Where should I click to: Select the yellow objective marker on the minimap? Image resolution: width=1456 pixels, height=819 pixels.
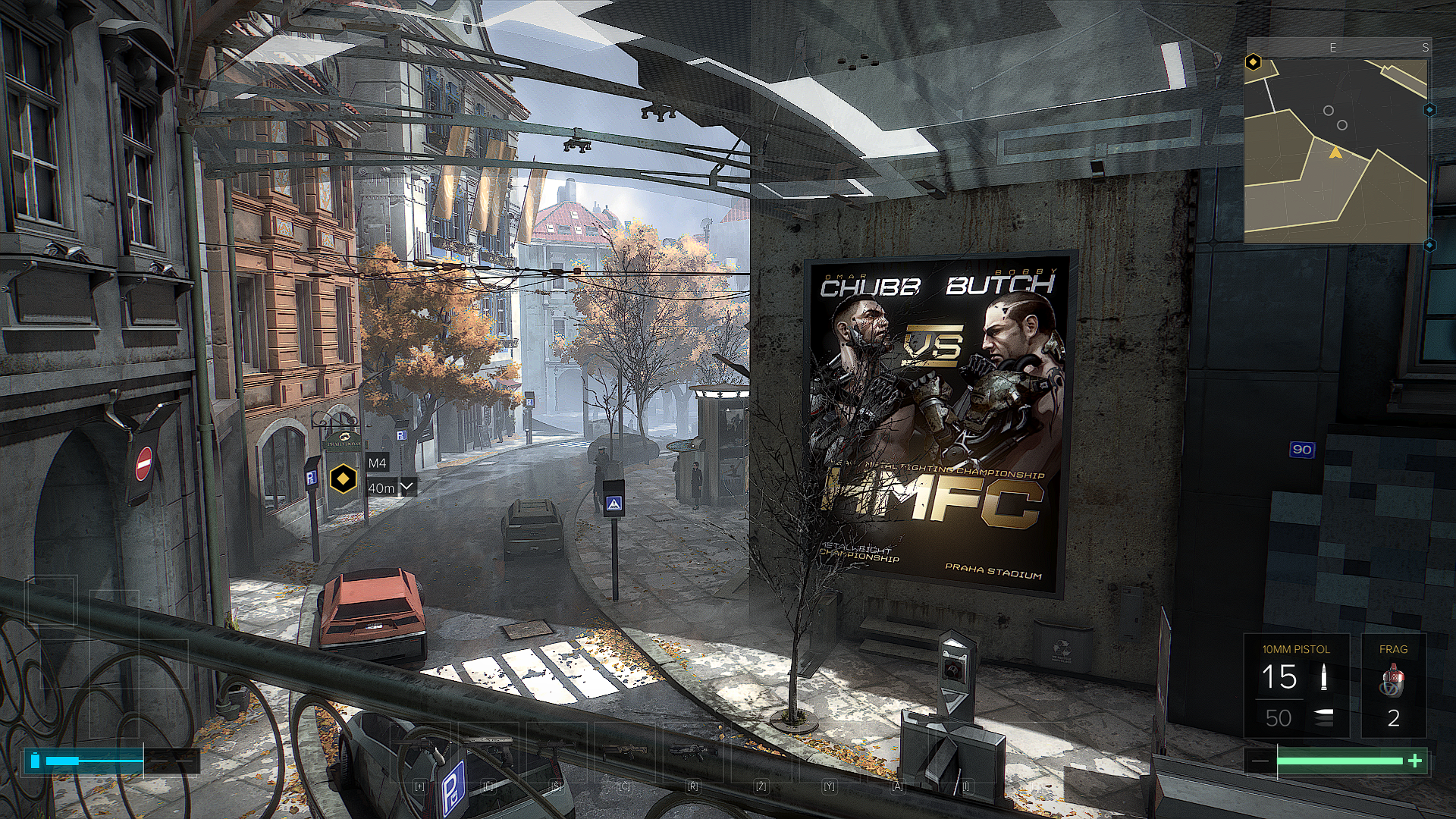pos(1254,62)
